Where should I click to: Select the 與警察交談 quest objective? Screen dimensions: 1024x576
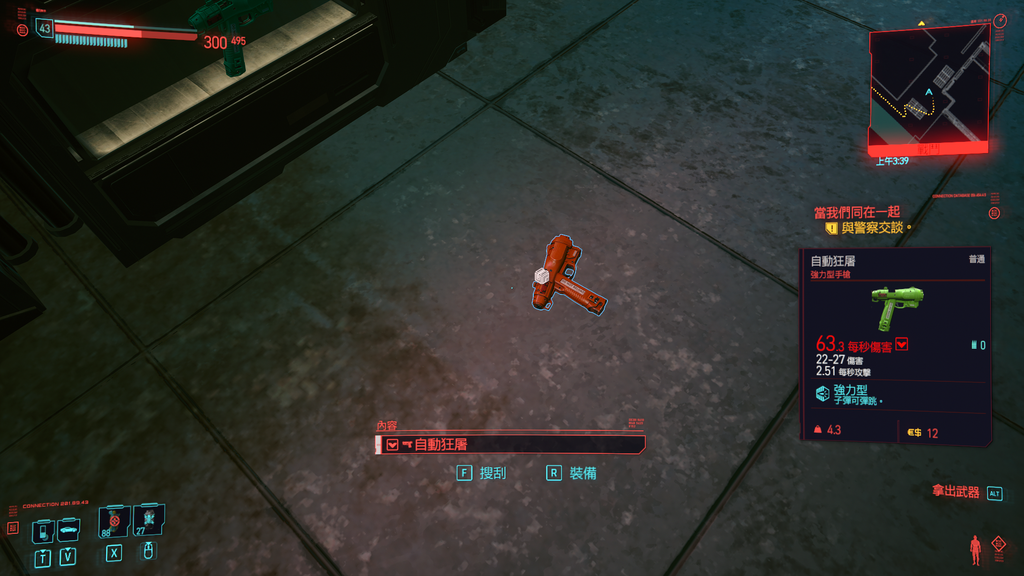click(872, 228)
